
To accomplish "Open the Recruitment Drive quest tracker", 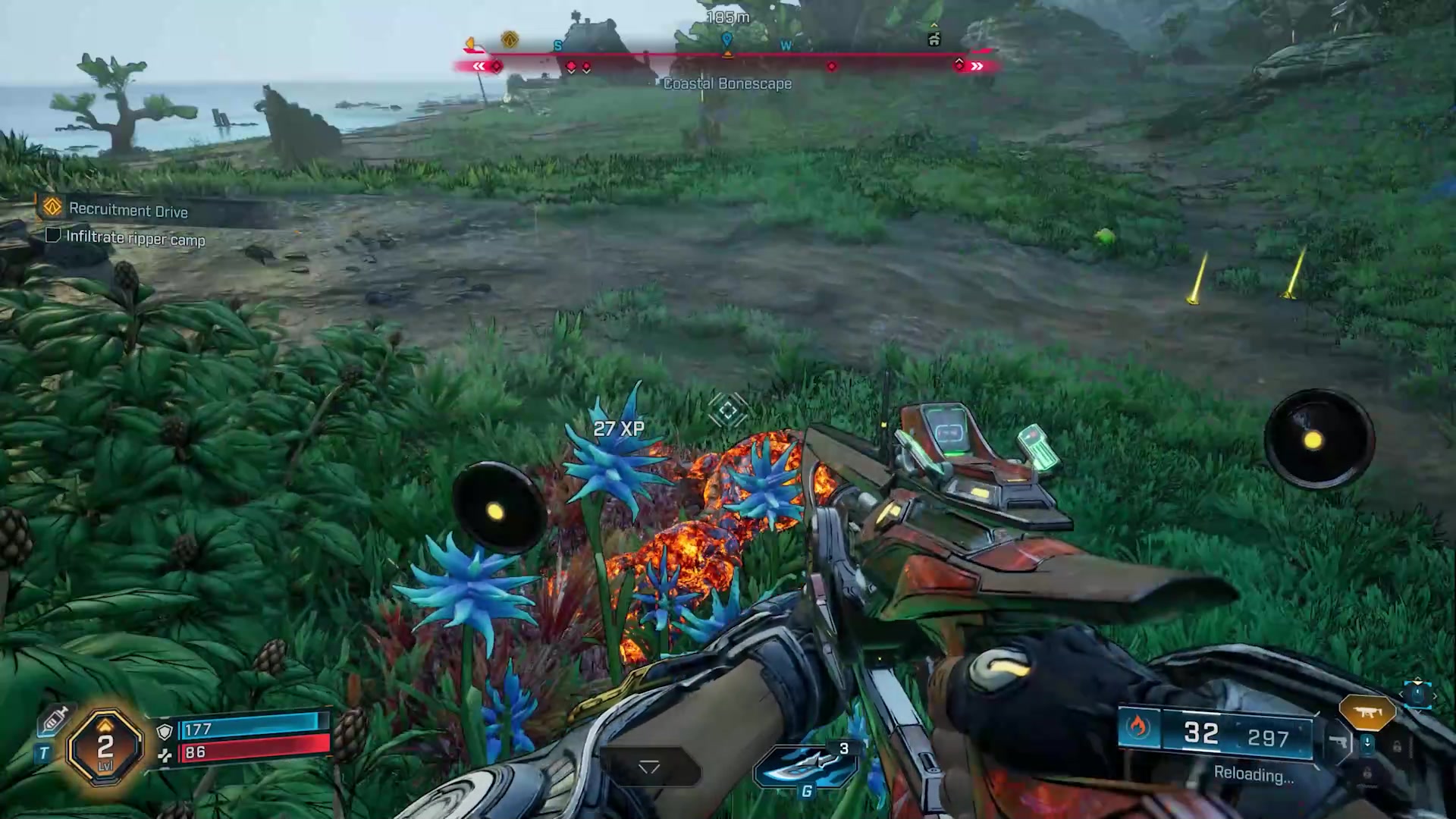I will tap(127, 210).
